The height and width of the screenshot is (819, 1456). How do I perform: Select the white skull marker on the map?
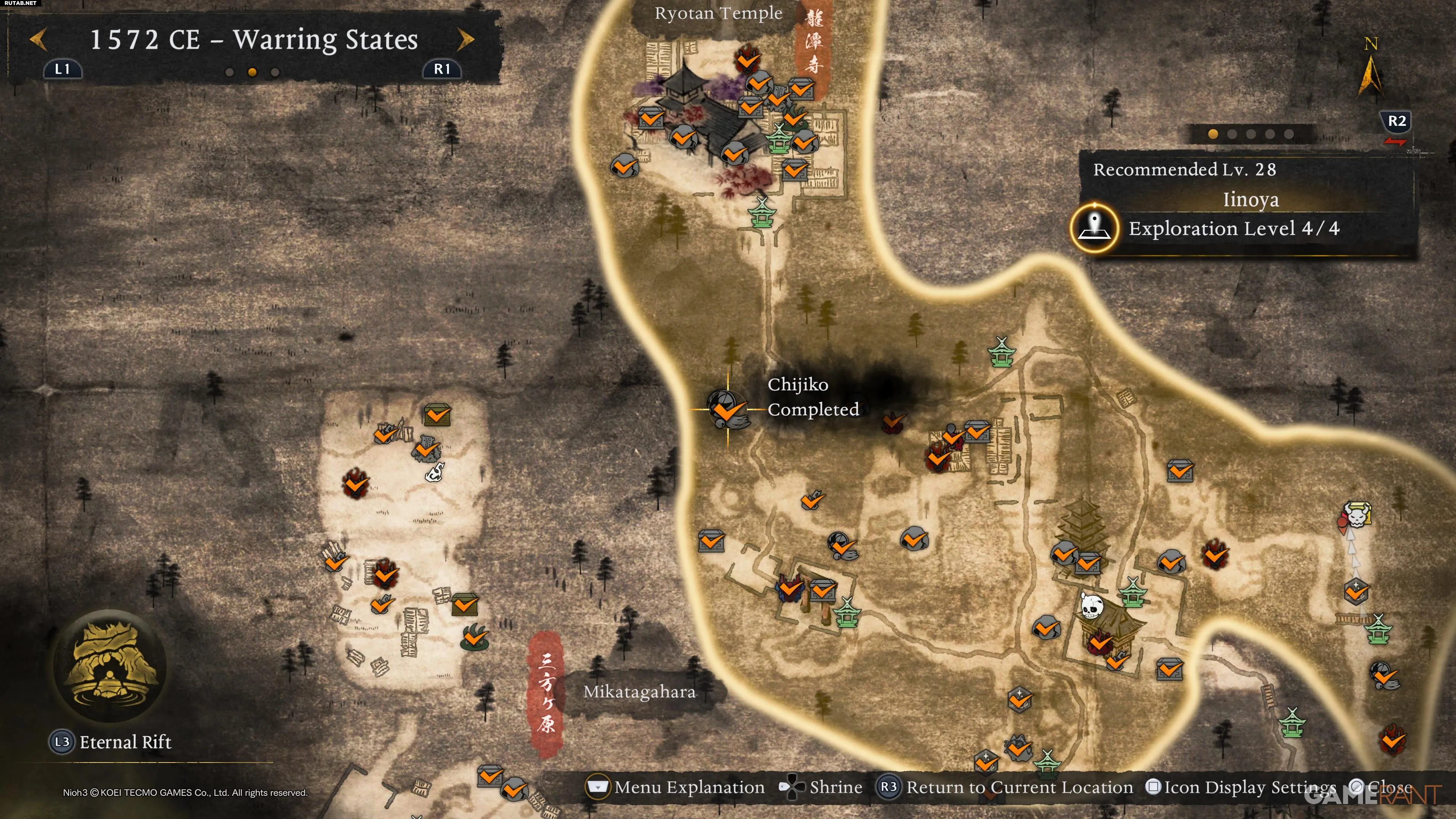coord(1091,606)
